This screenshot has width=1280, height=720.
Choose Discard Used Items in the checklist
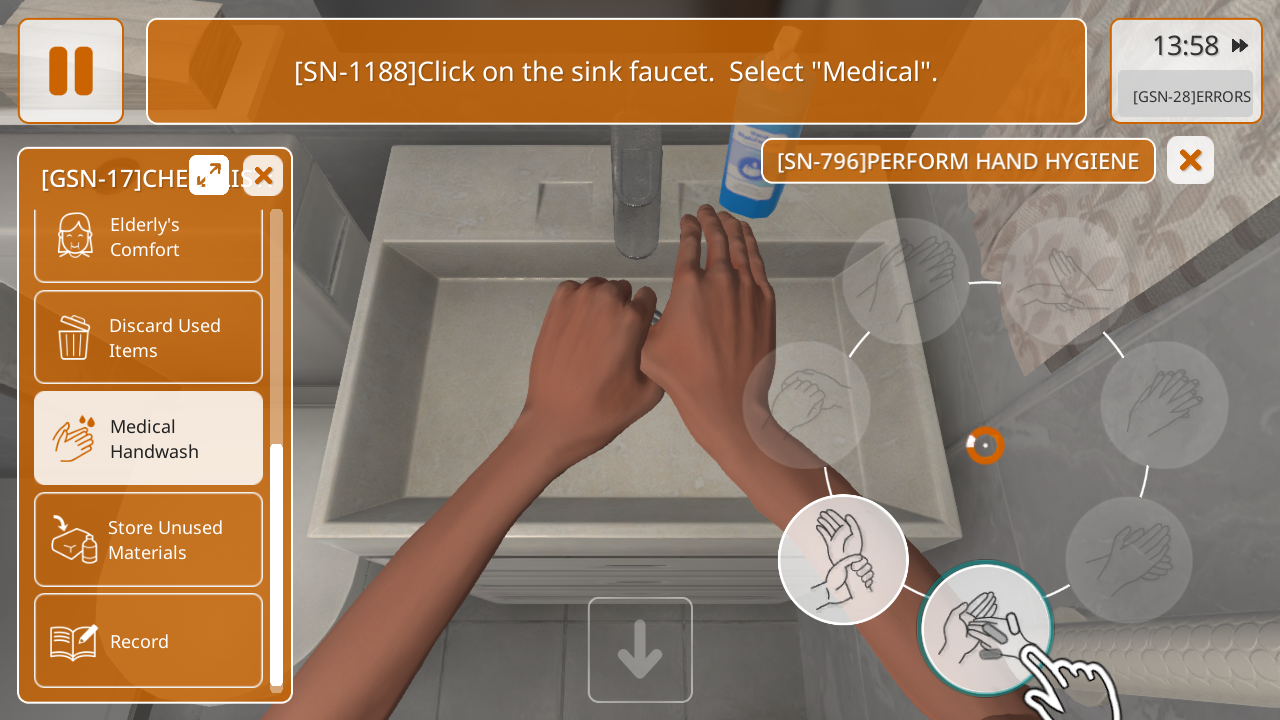click(148, 337)
